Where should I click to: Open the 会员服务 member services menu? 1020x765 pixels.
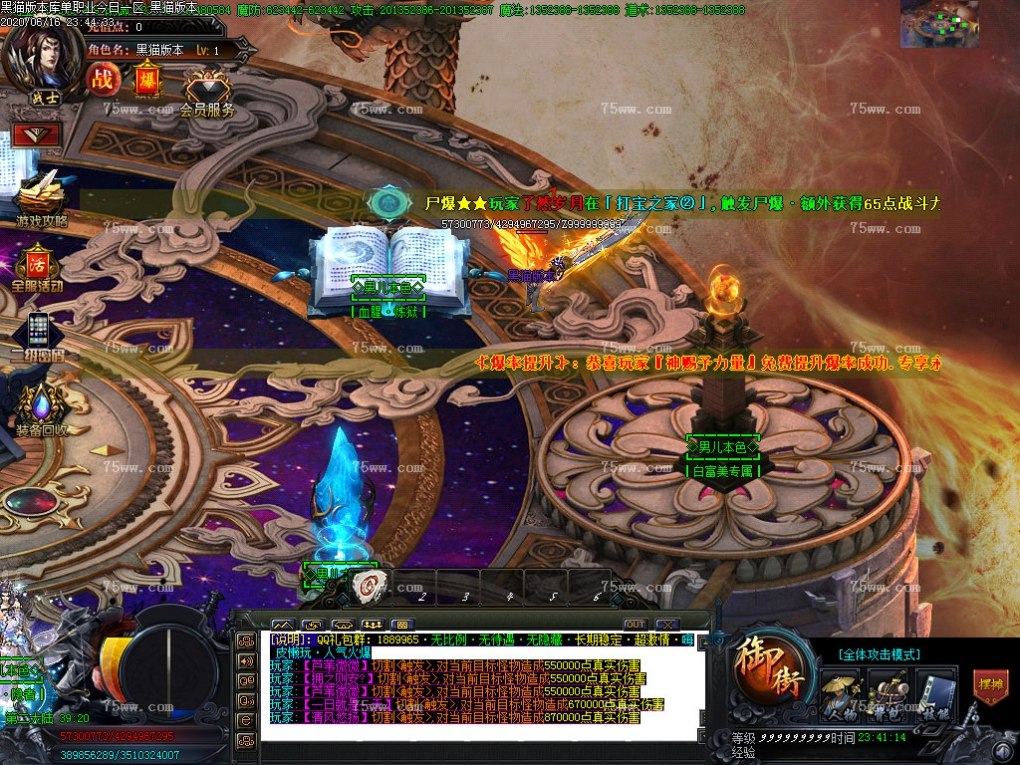[x=207, y=91]
